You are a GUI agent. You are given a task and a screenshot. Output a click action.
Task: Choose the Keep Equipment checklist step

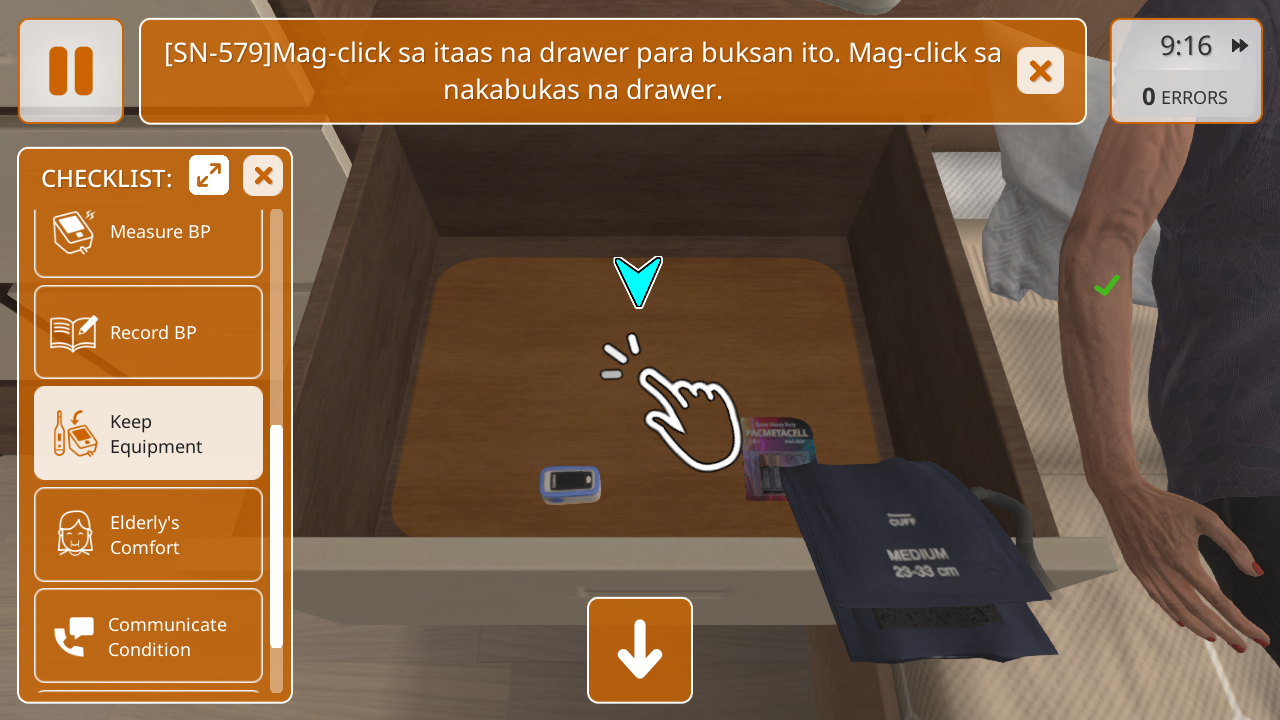tap(148, 434)
